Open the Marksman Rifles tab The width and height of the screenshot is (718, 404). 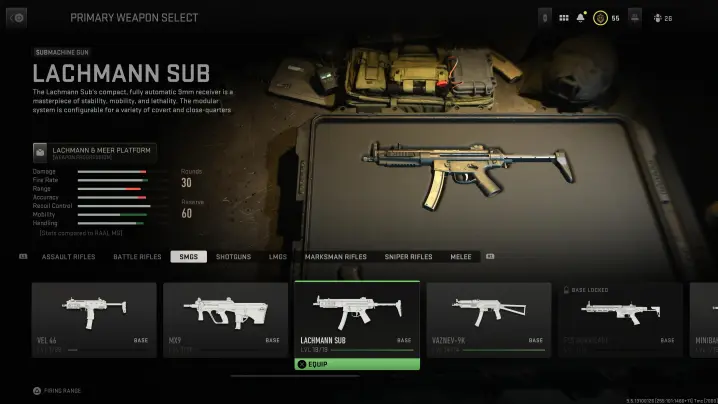click(335, 257)
